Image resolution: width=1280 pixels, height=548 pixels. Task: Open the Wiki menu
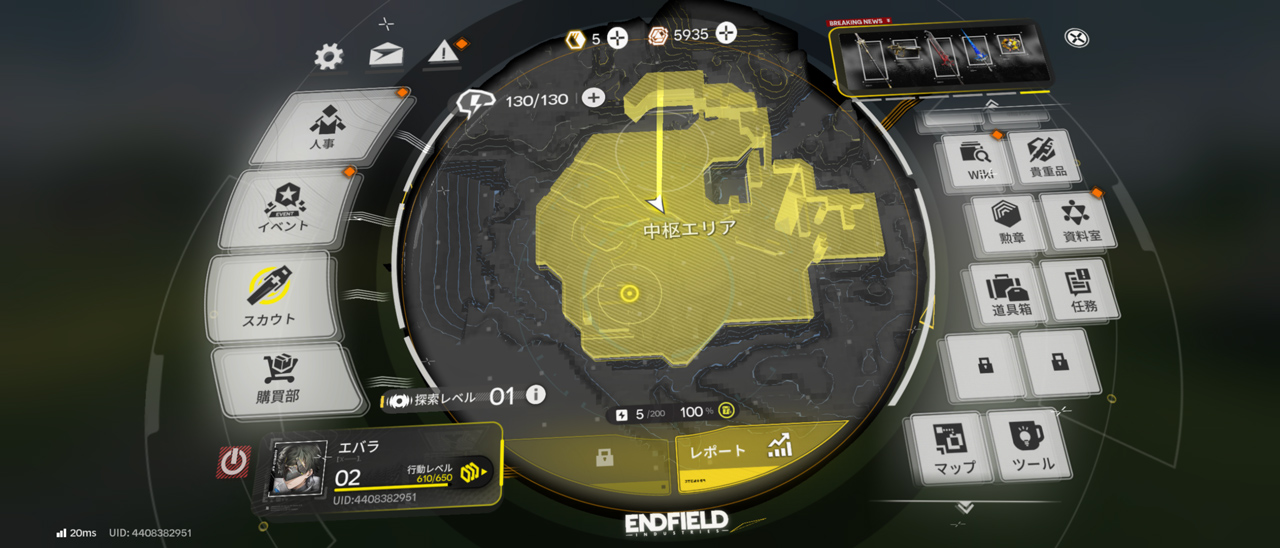(974, 160)
